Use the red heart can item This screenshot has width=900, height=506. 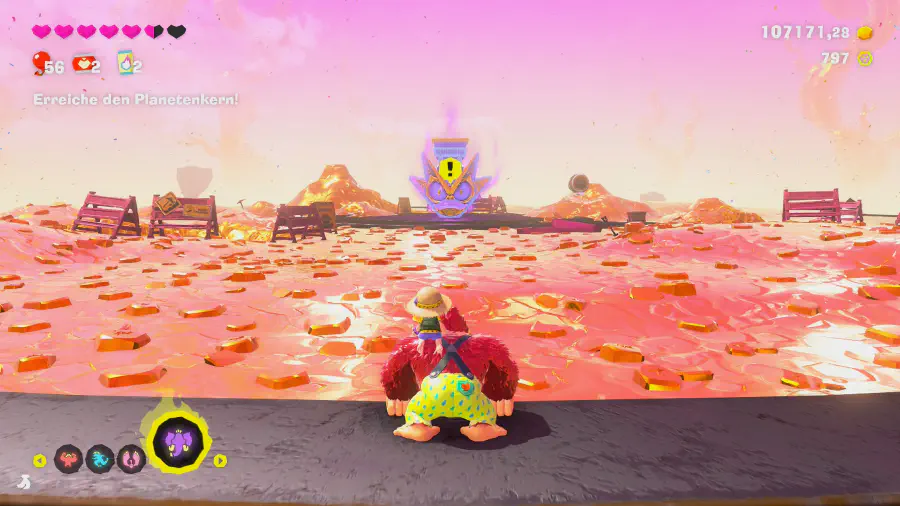(83, 64)
